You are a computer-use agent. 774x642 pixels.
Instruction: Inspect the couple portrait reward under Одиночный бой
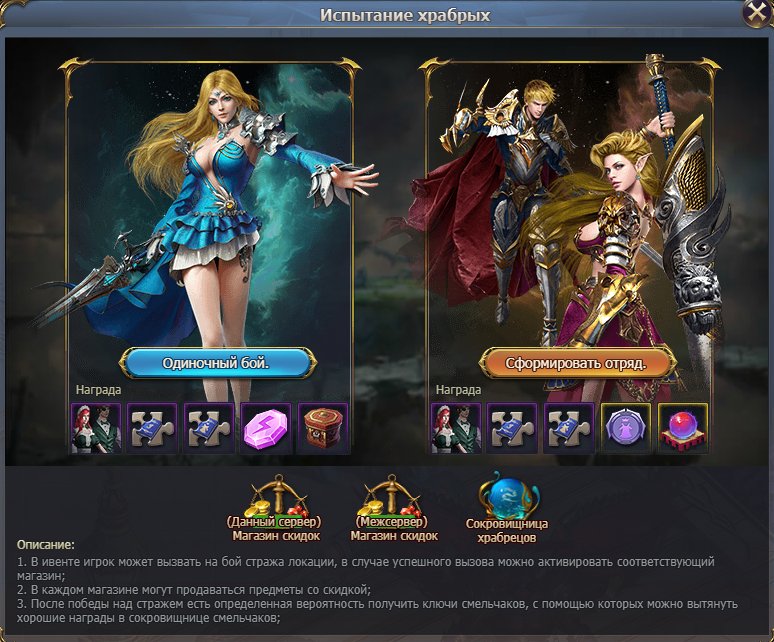pyautogui.click(x=97, y=428)
